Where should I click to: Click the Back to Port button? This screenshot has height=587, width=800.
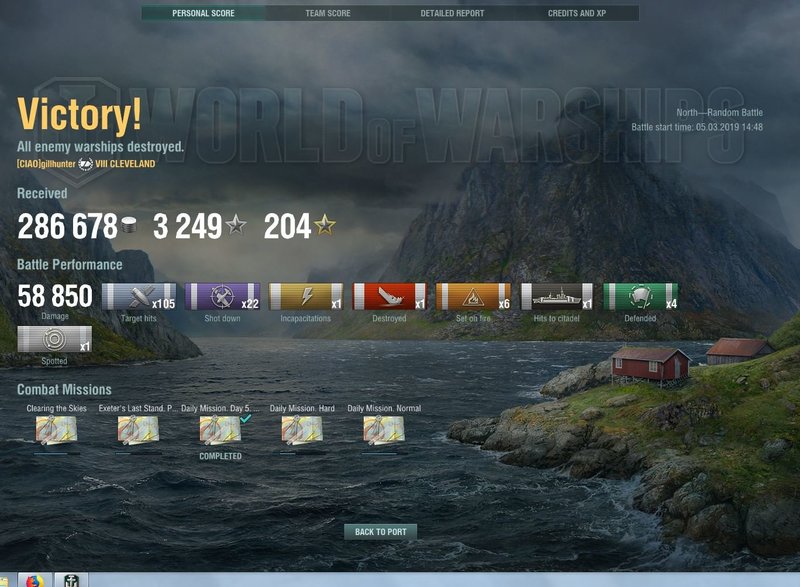pyautogui.click(x=381, y=532)
